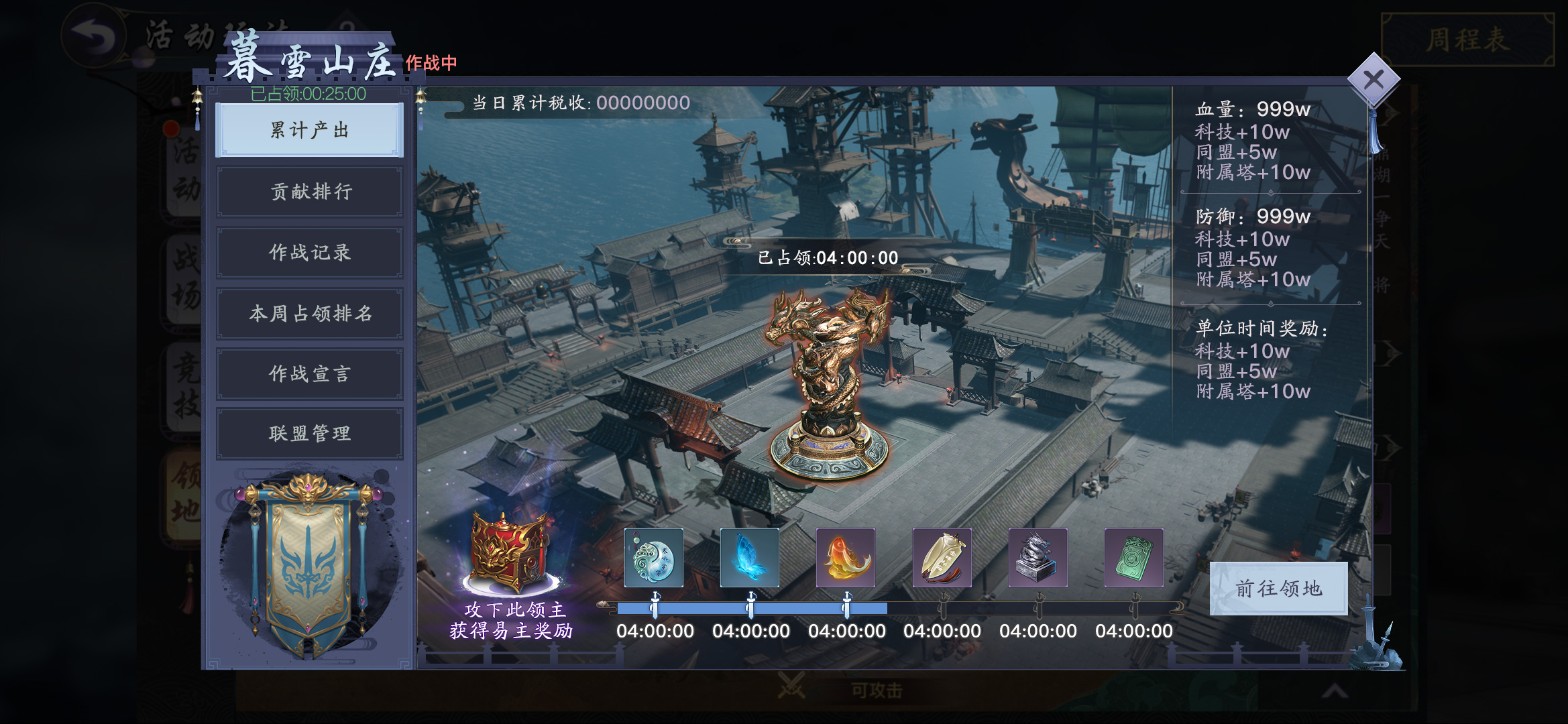
Task: Switch to the 作战记录 tab
Action: click(x=309, y=253)
